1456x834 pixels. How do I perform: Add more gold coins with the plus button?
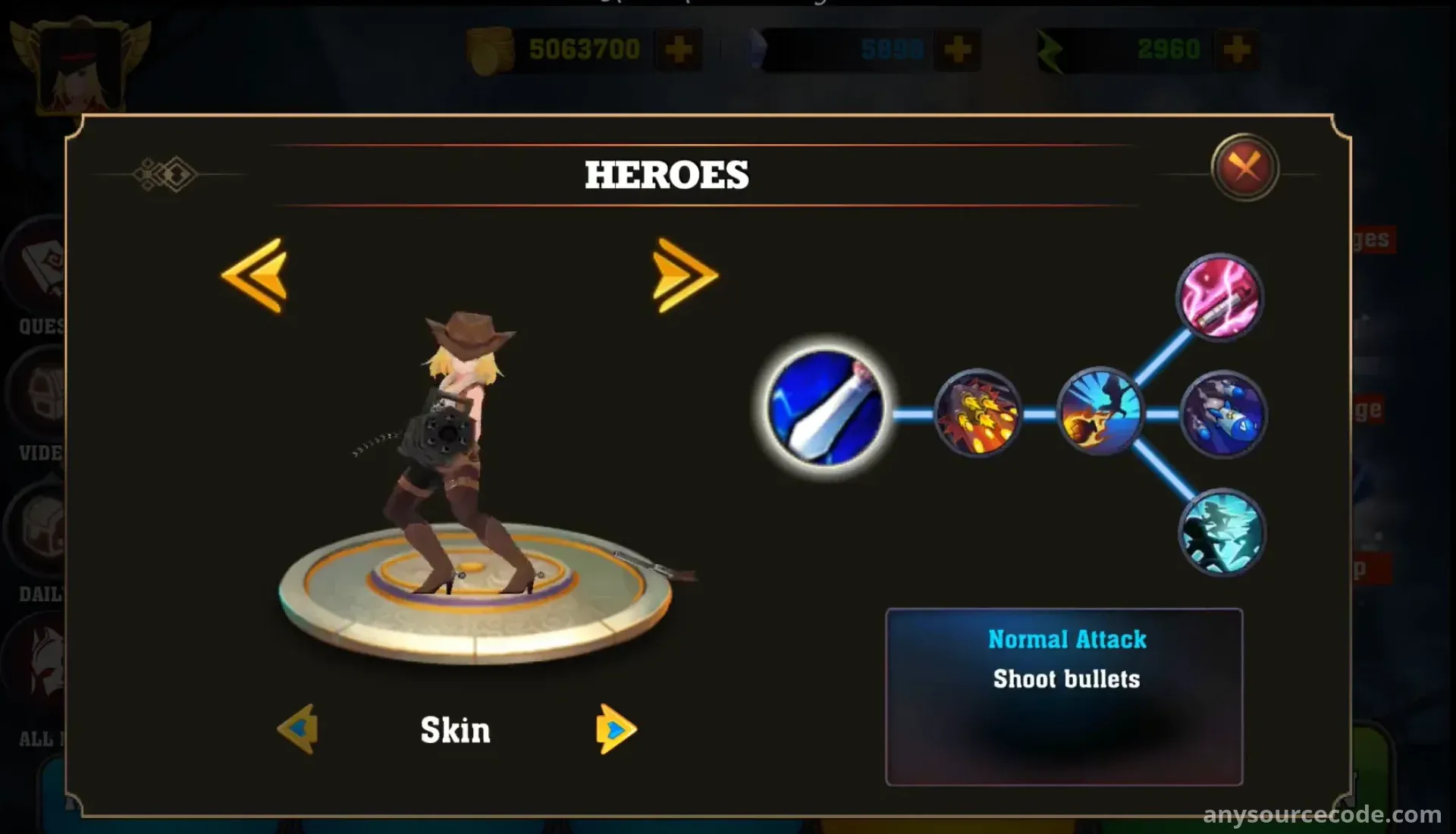[678, 50]
